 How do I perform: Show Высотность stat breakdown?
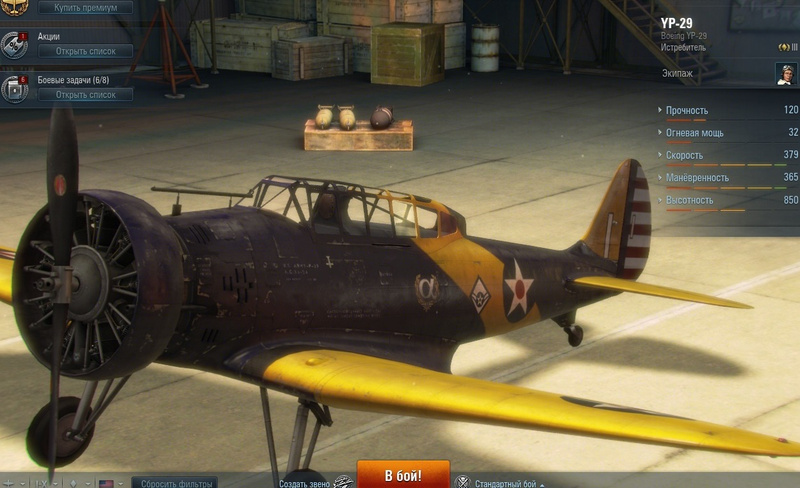[x=690, y=200]
